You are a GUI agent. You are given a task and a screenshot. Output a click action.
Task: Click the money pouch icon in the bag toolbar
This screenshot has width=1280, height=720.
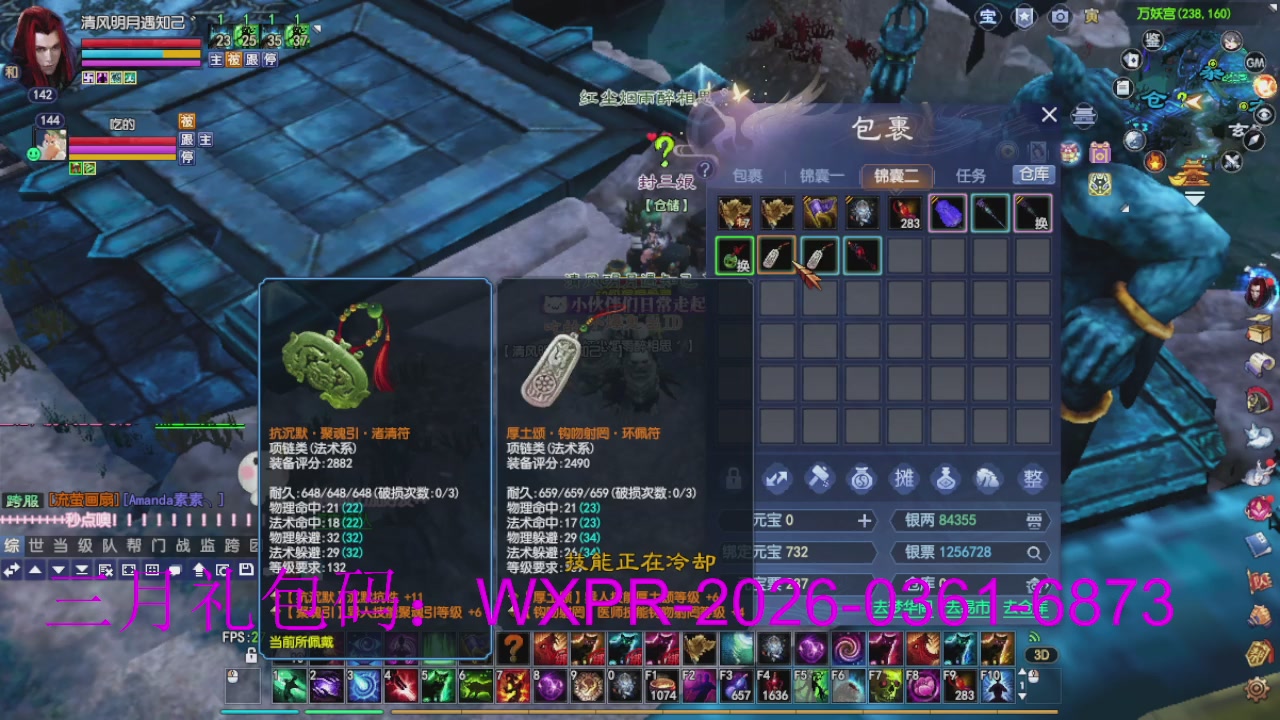861,479
